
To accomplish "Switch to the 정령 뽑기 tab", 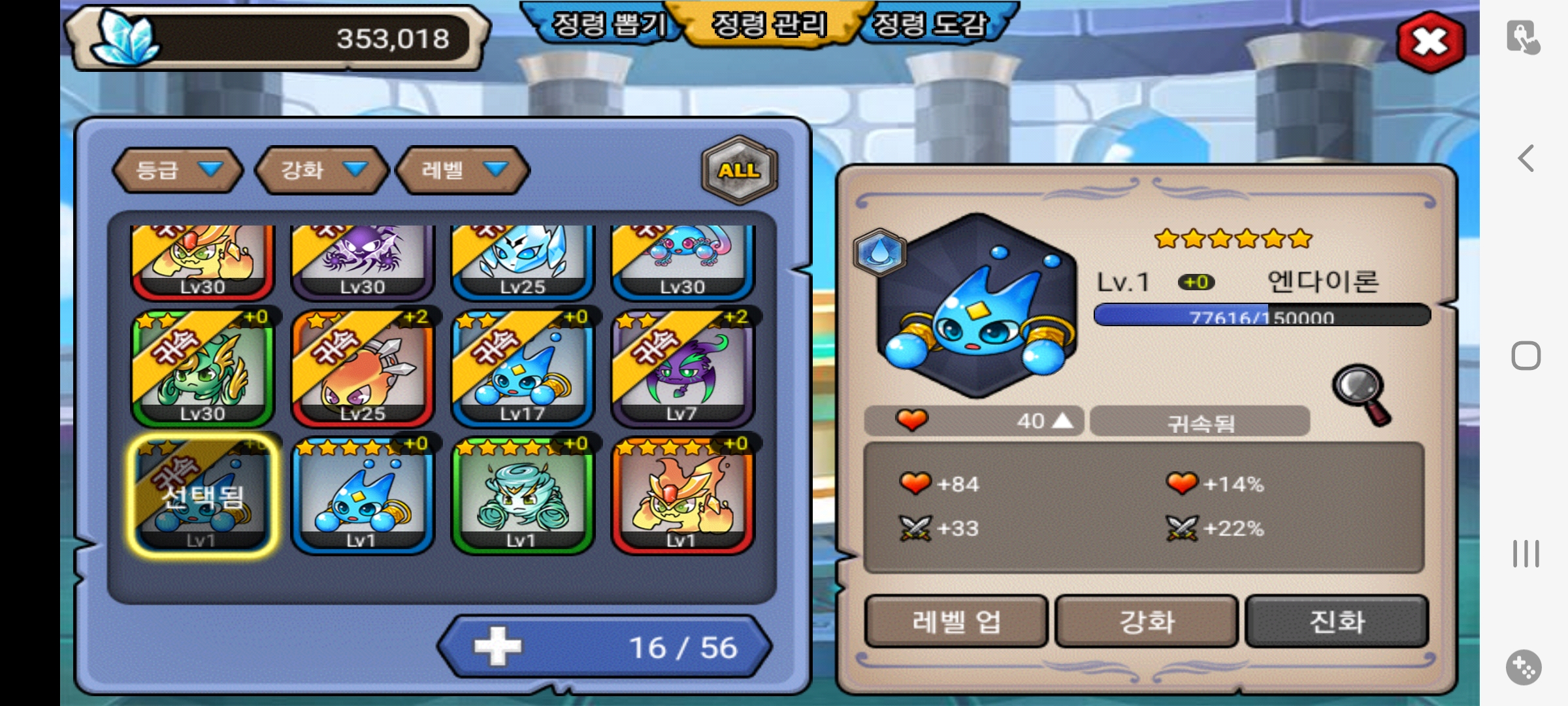I will pyautogui.click(x=608, y=25).
